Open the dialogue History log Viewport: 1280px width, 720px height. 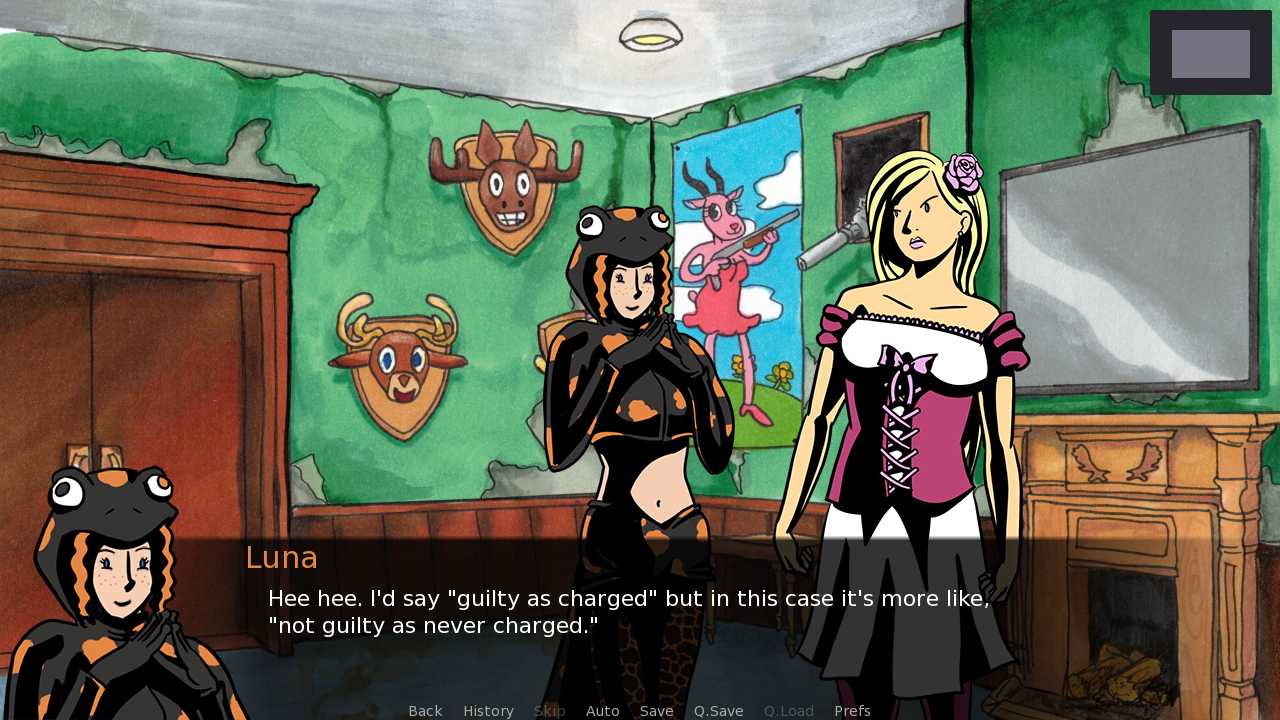488,711
